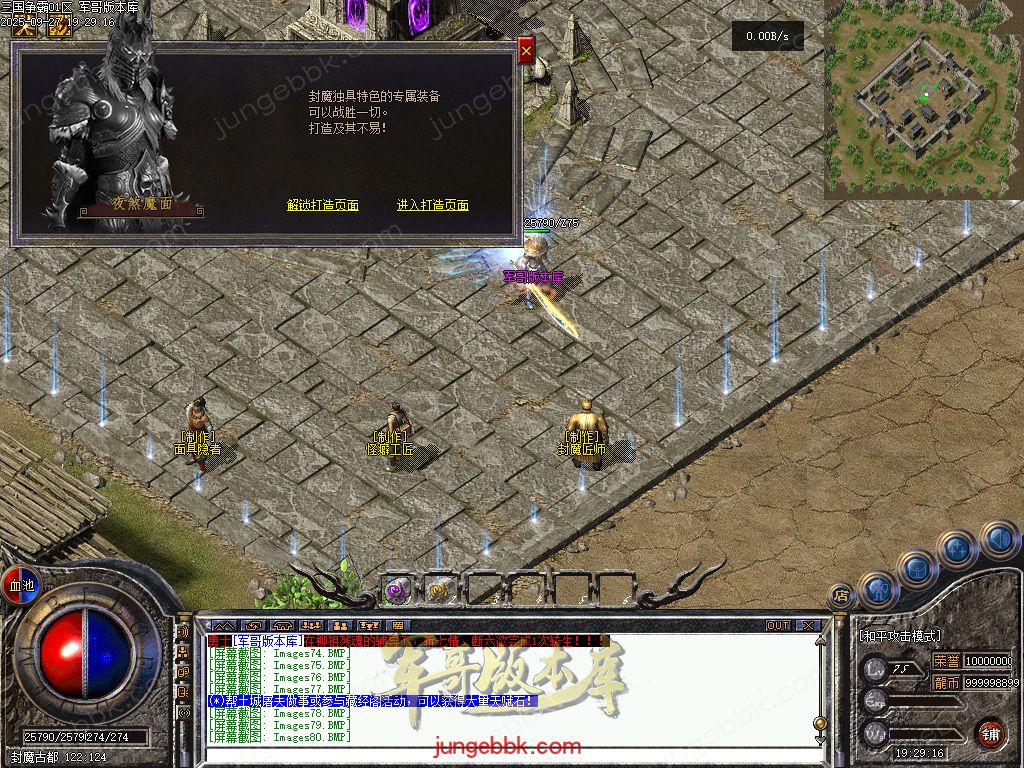Open the 店 shop button
The width and height of the screenshot is (1024, 768).
[840, 593]
